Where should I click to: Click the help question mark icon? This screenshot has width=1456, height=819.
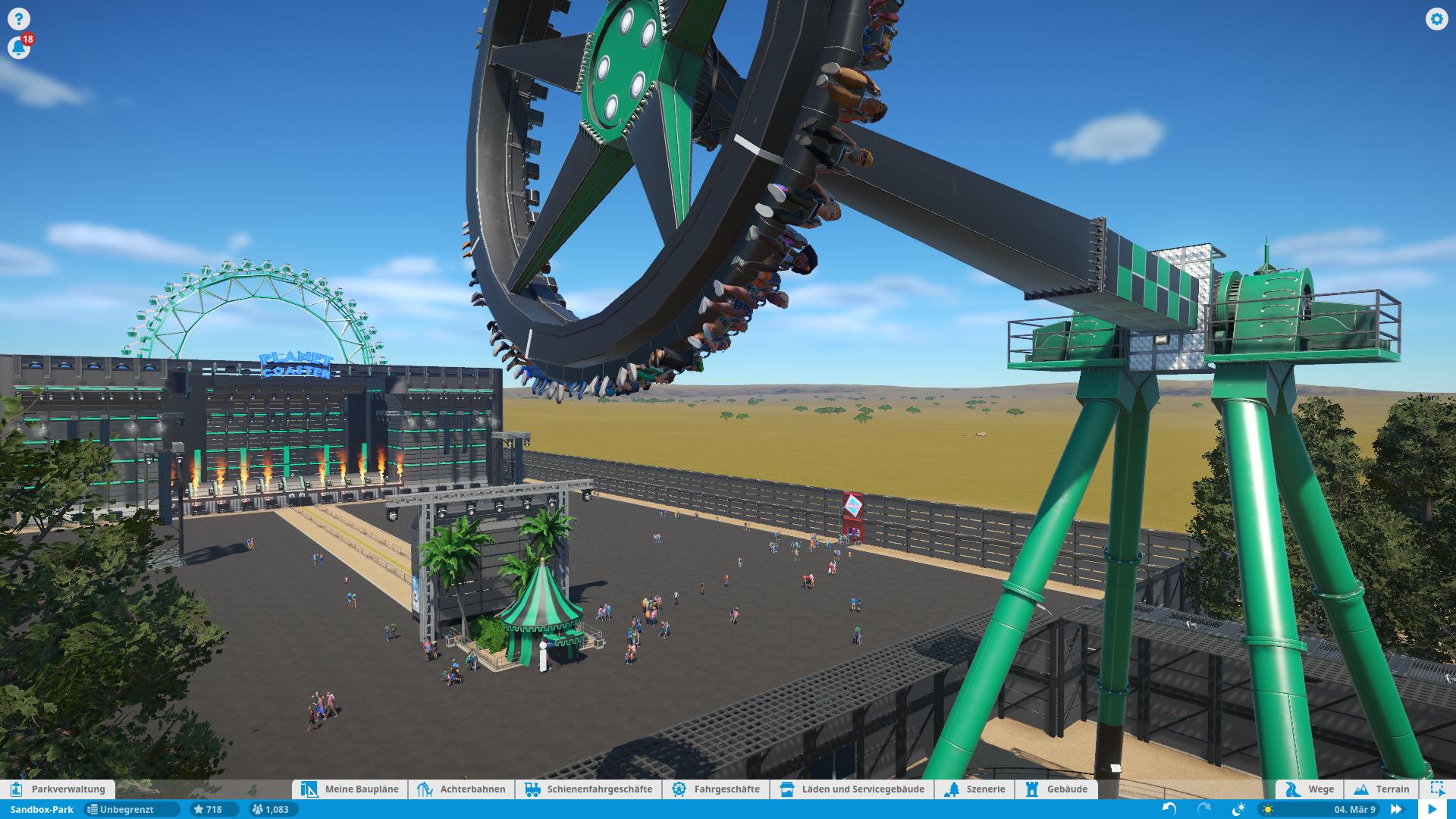coord(18,19)
